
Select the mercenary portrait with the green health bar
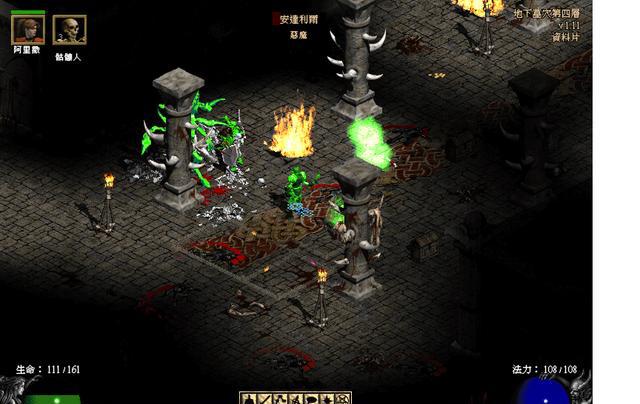tap(28, 31)
